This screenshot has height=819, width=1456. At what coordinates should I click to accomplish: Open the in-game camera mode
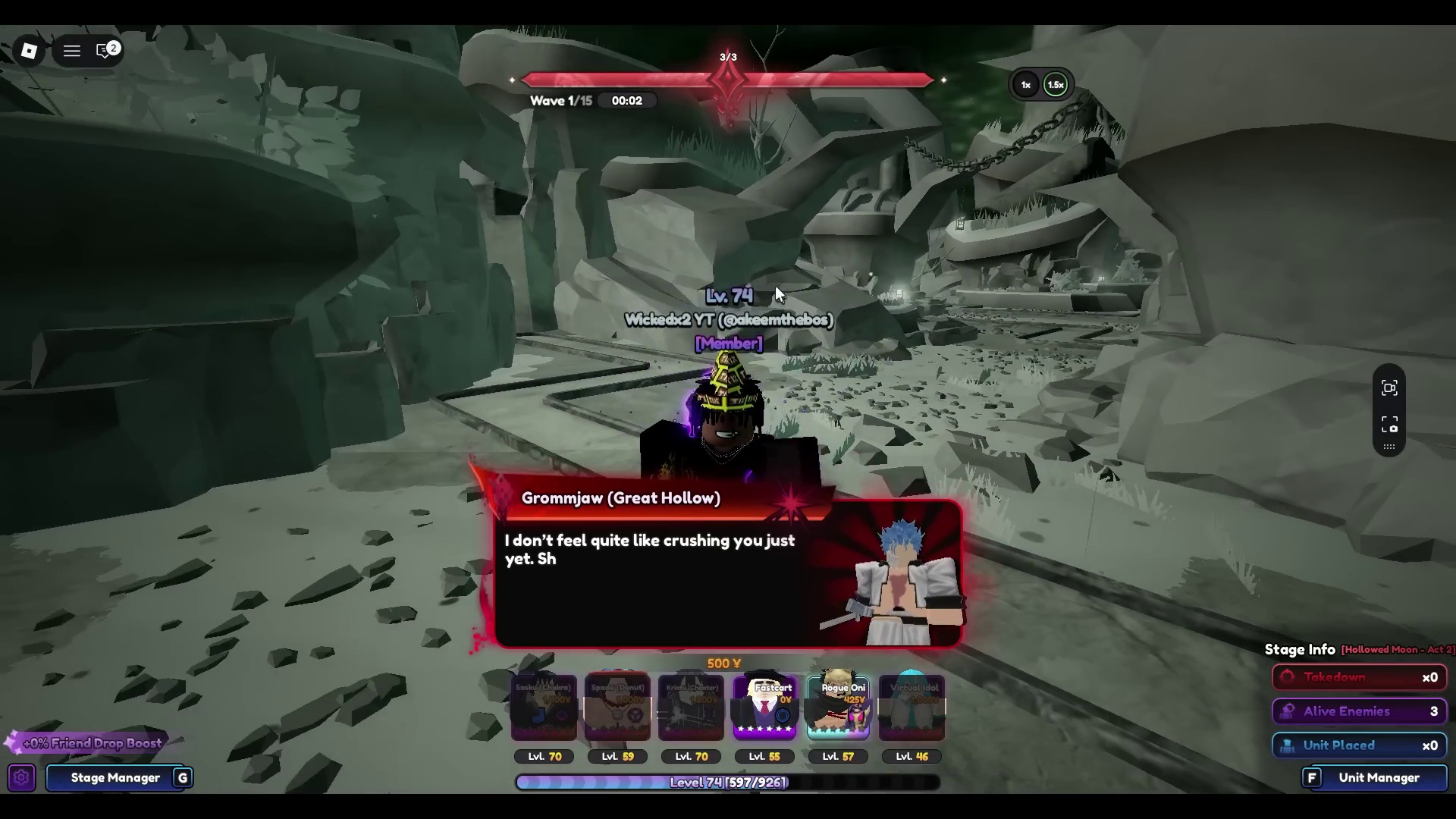1389,388
